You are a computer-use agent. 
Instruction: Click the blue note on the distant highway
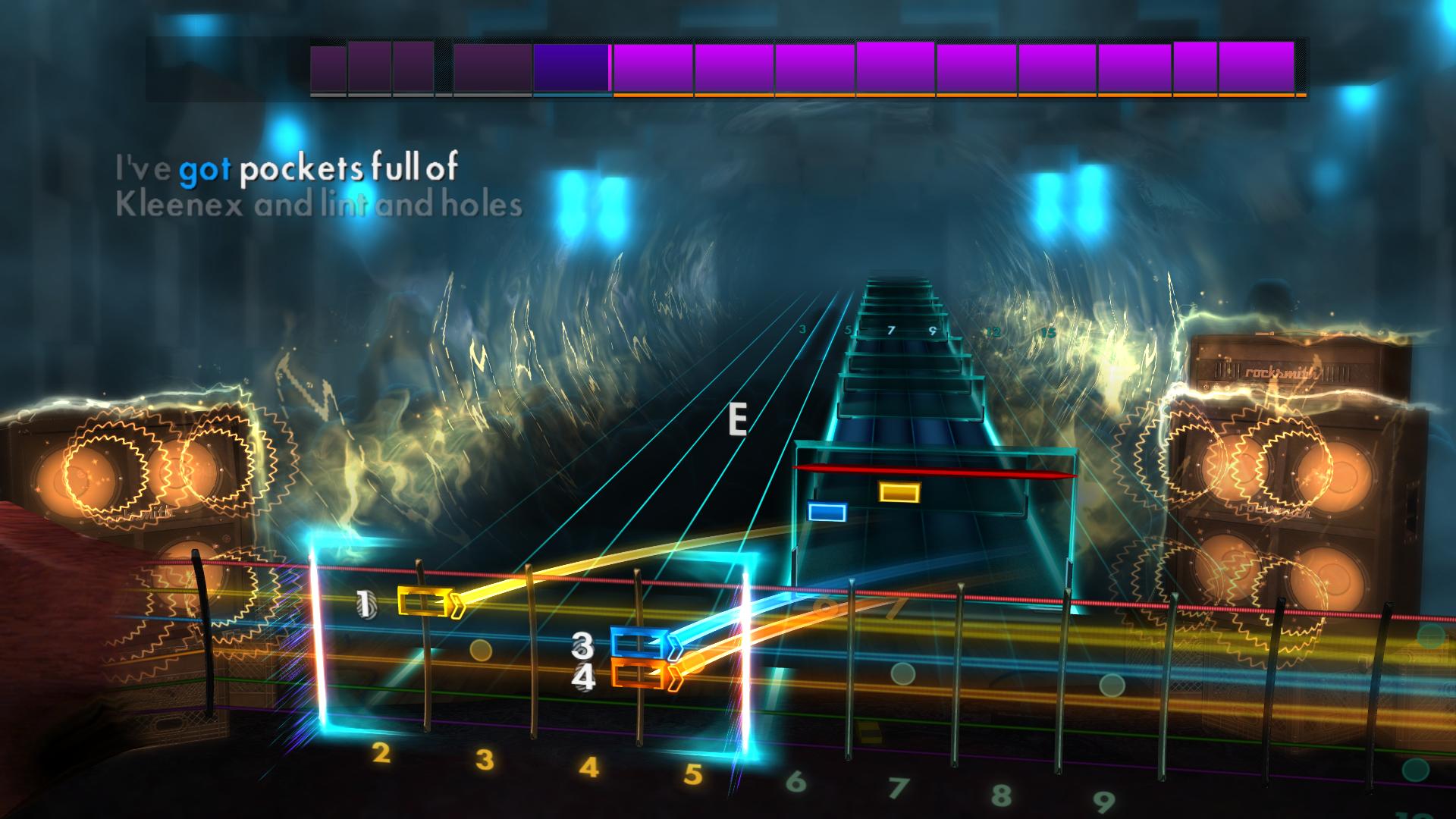click(826, 512)
